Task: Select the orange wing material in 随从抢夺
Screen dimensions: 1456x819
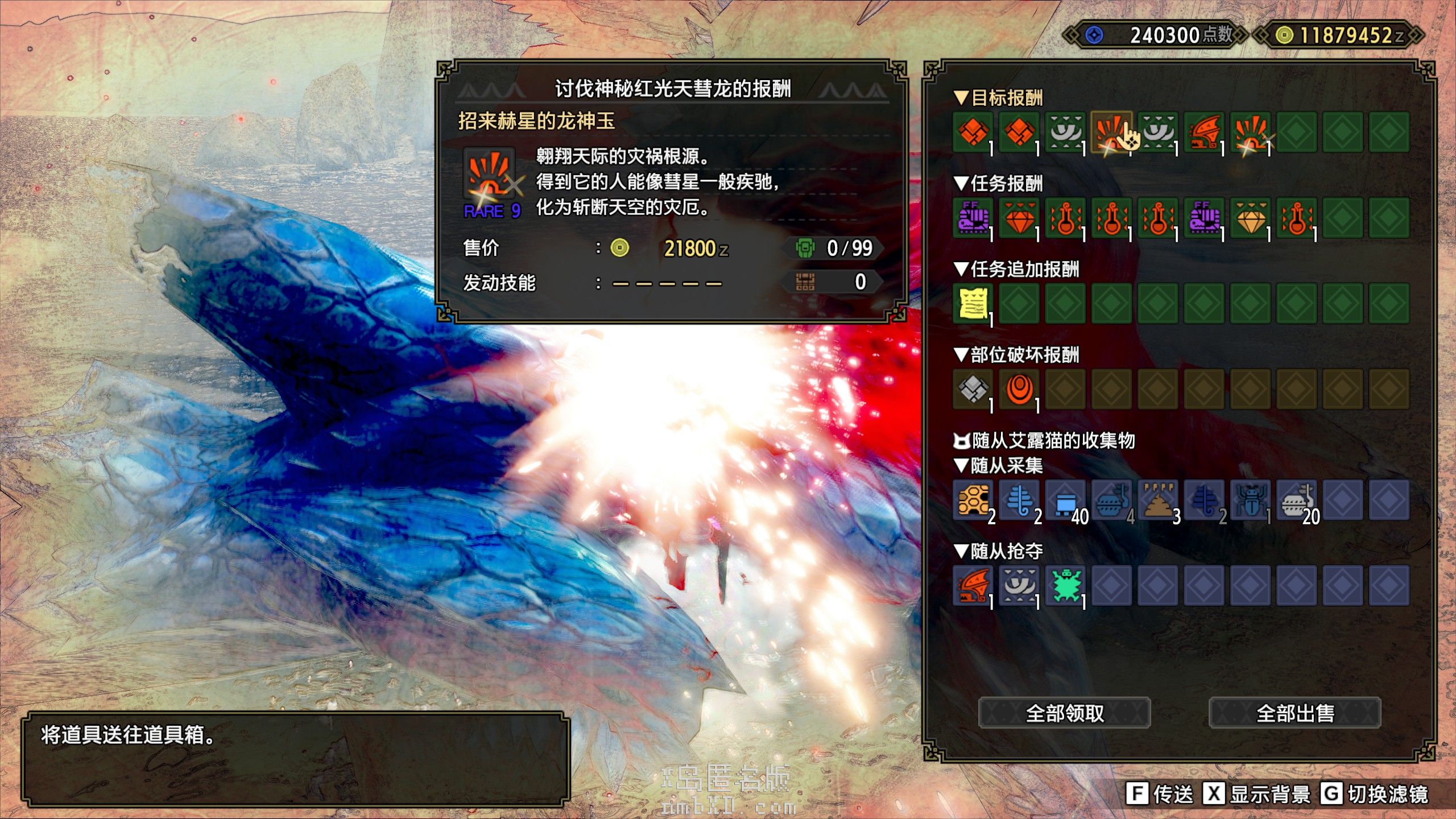Action: [973, 585]
